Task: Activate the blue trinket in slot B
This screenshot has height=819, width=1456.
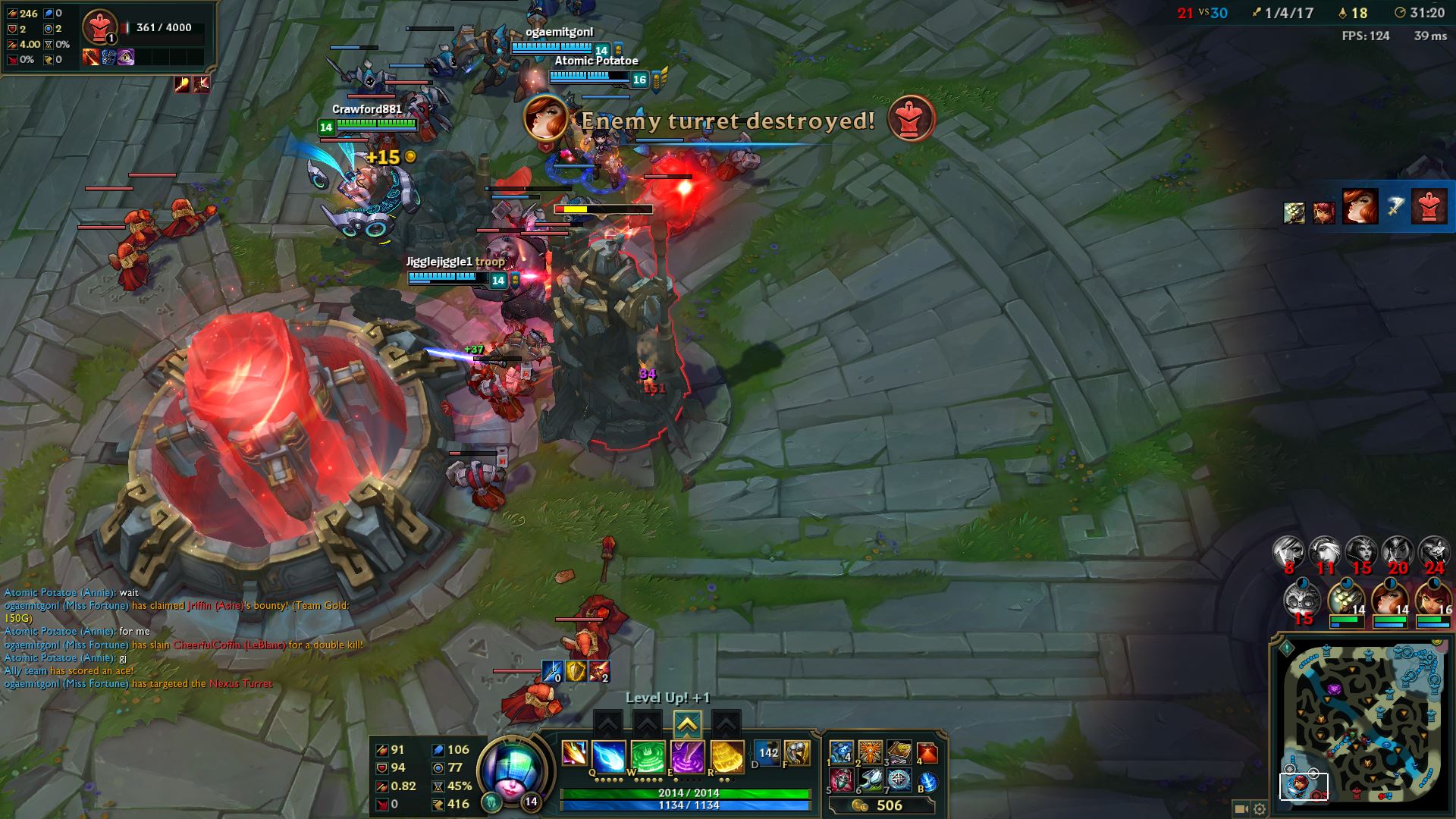Action: [927, 780]
